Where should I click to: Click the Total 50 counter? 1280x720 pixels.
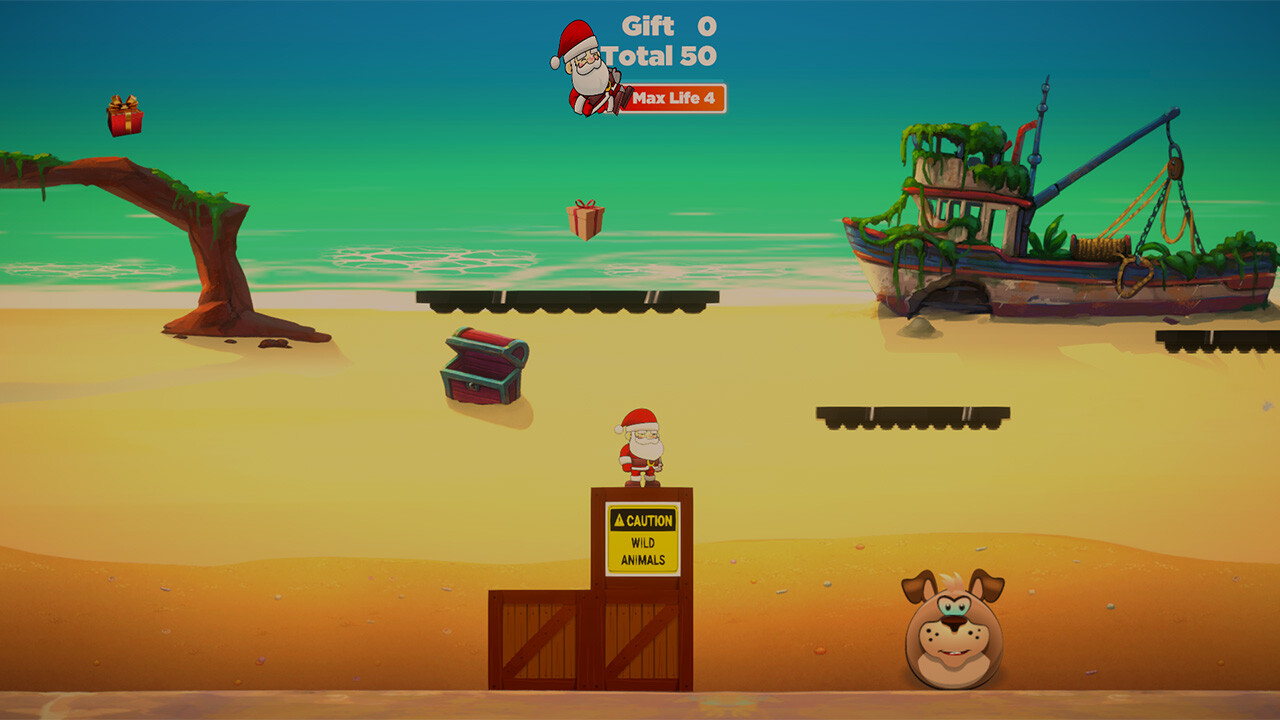(660, 57)
